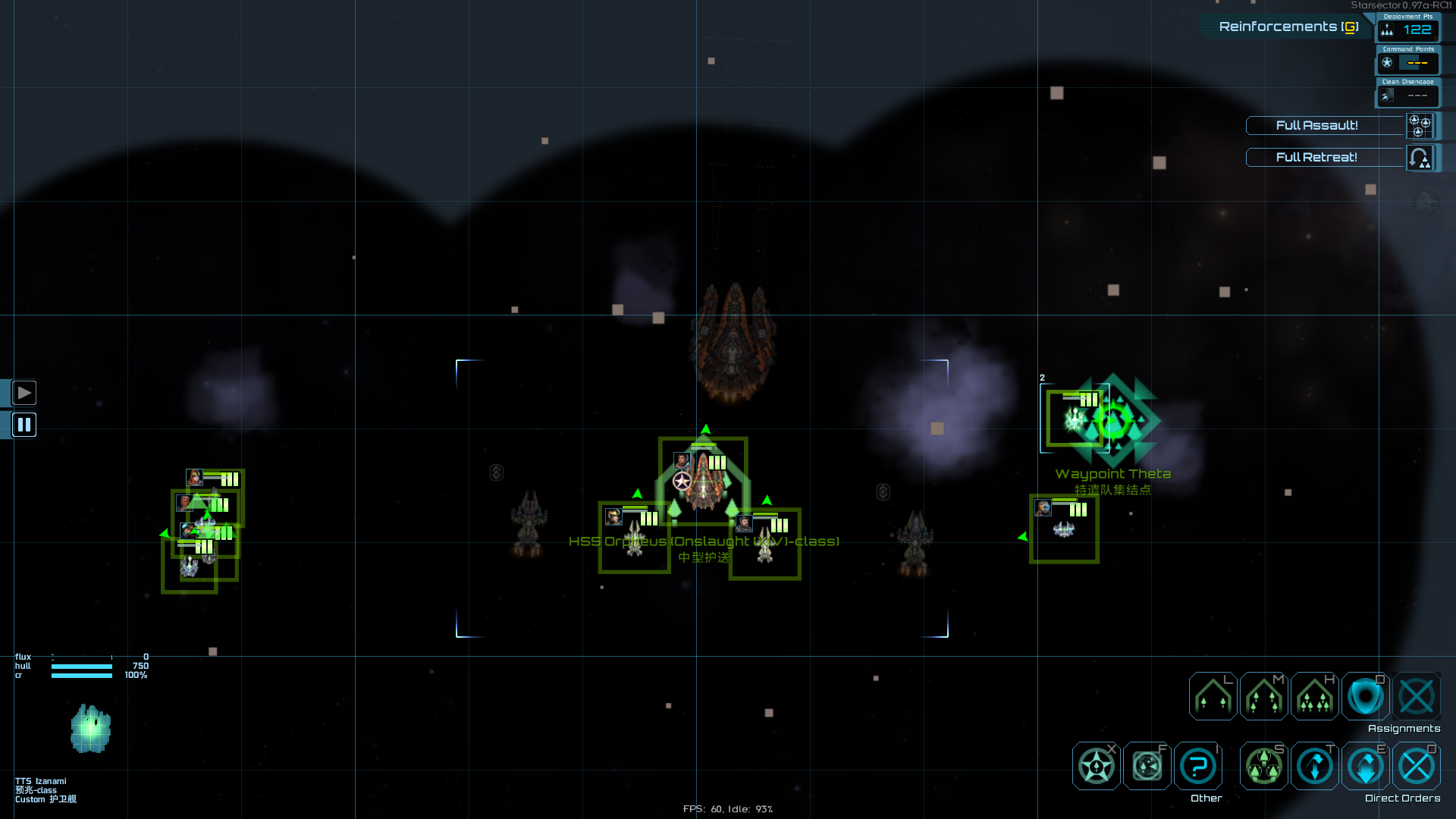Enable Full Assault mode
This screenshot has width=1456, height=819.
(1317, 126)
